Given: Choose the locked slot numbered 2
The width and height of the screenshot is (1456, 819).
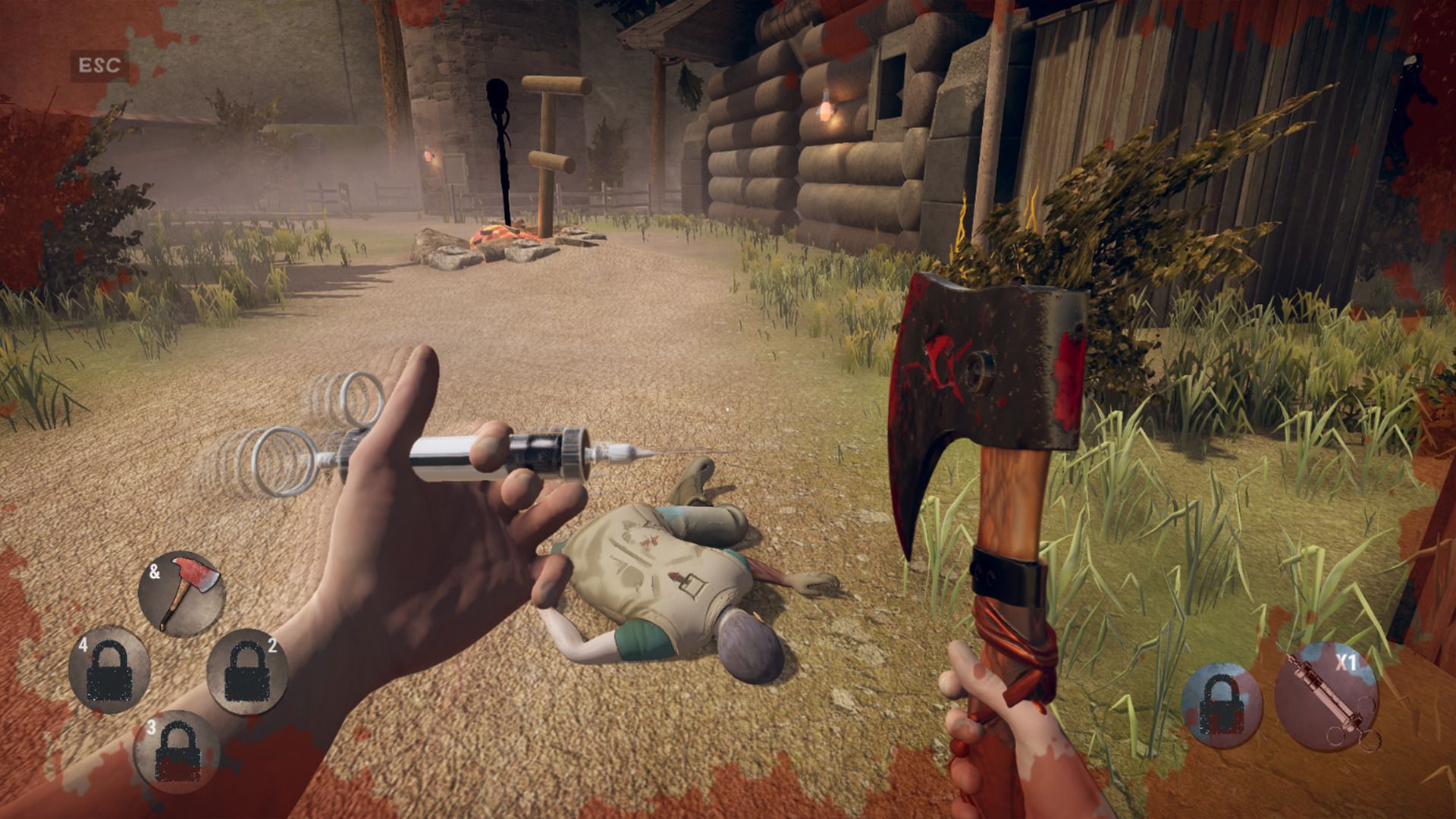Looking at the screenshot, I should tap(246, 670).
